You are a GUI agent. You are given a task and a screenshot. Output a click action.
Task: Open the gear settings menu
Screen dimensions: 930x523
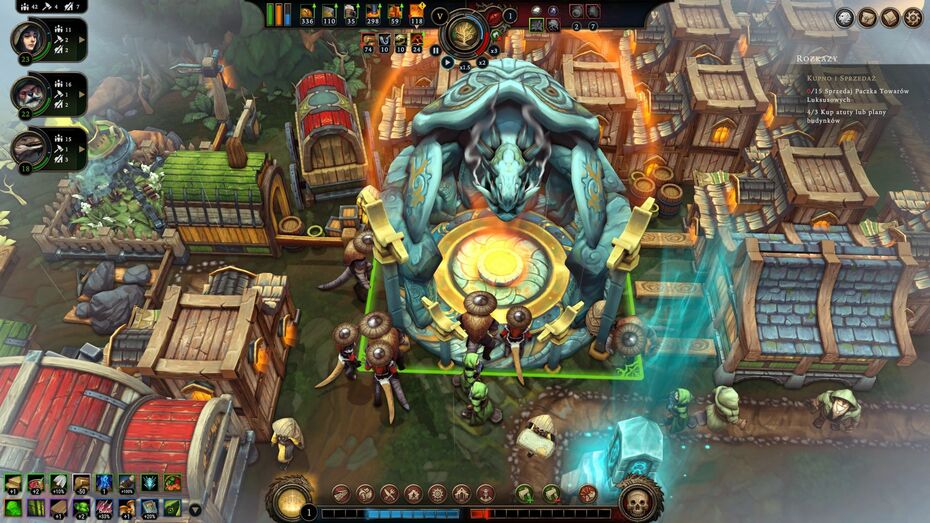(x=913, y=17)
